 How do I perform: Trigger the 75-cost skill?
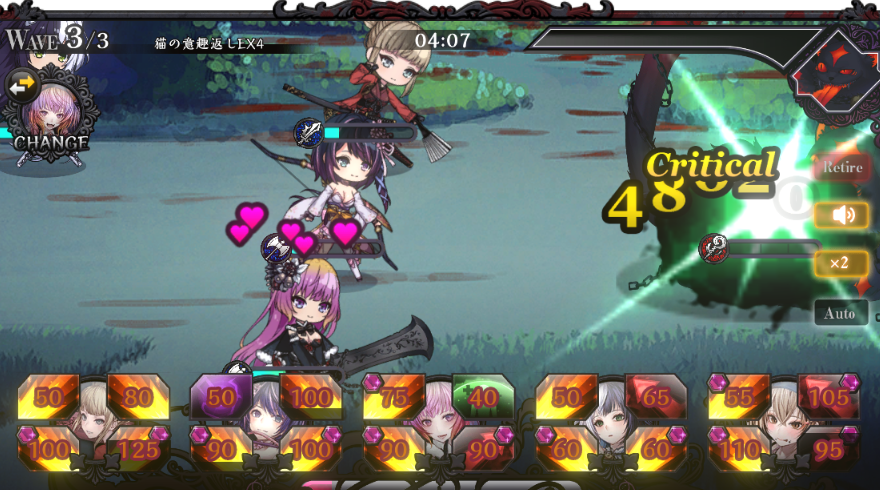pyautogui.click(x=394, y=397)
